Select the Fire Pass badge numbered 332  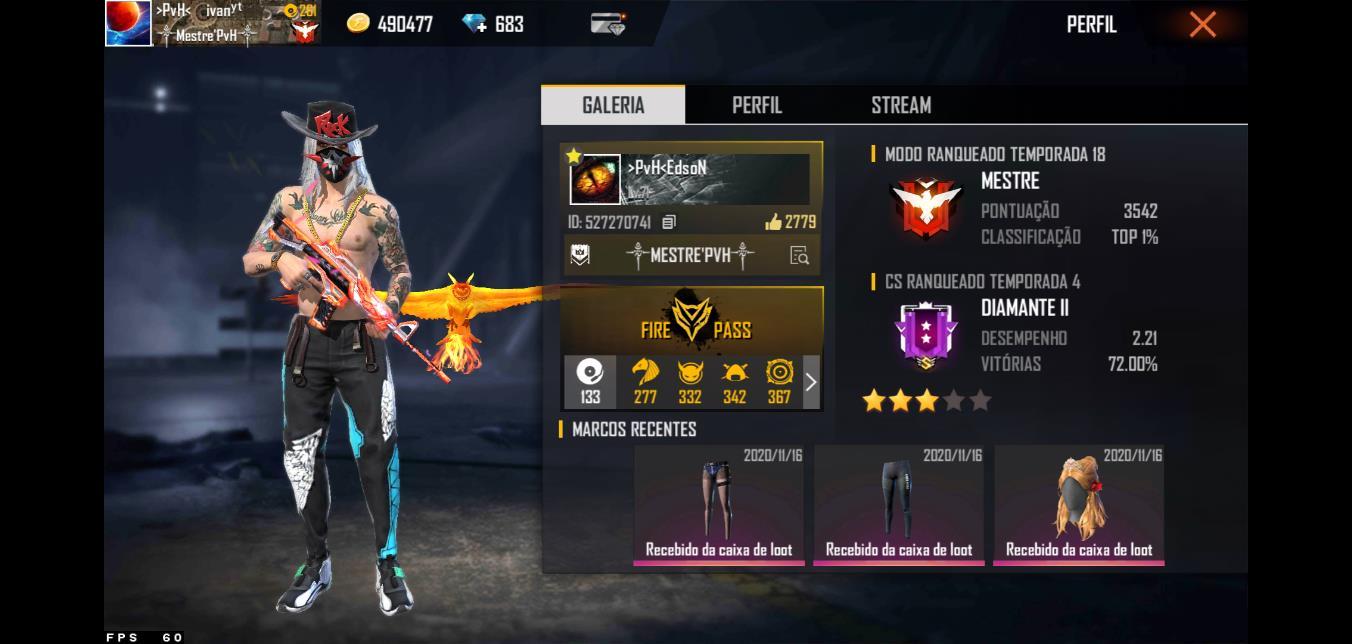690,382
